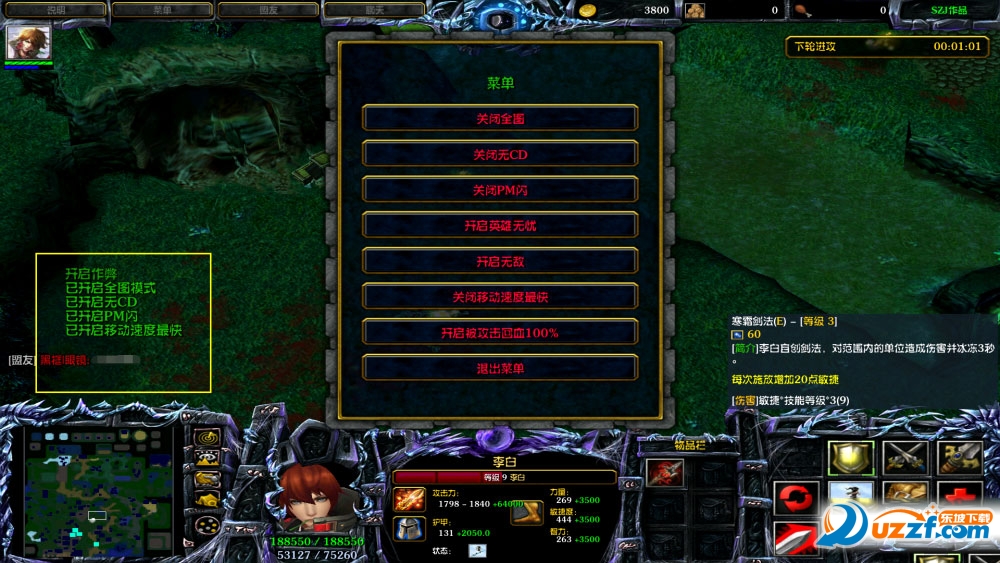Enable 开启英雄无忧 option
The image size is (1000, 563).
500,225
